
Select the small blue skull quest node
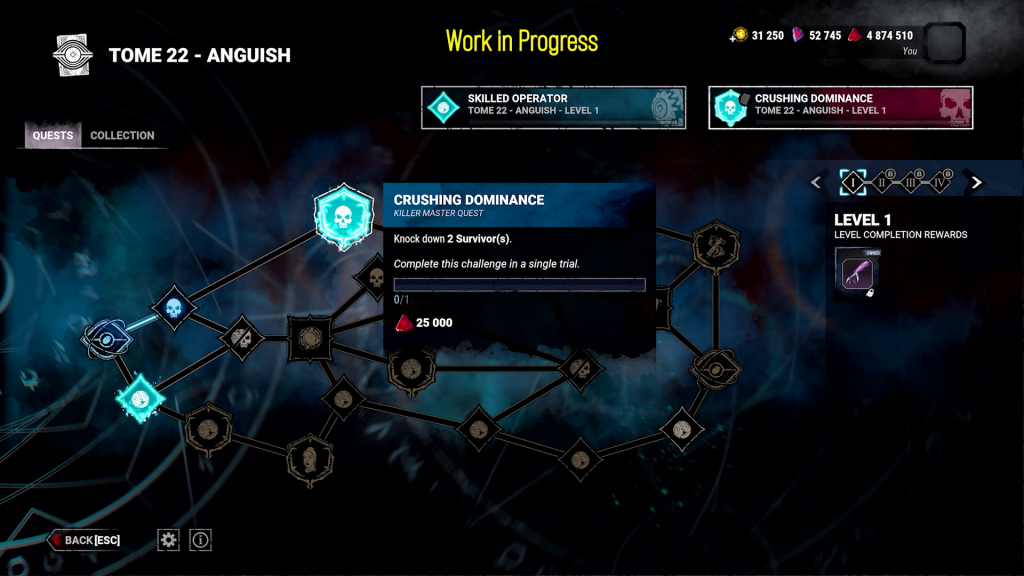172,308
